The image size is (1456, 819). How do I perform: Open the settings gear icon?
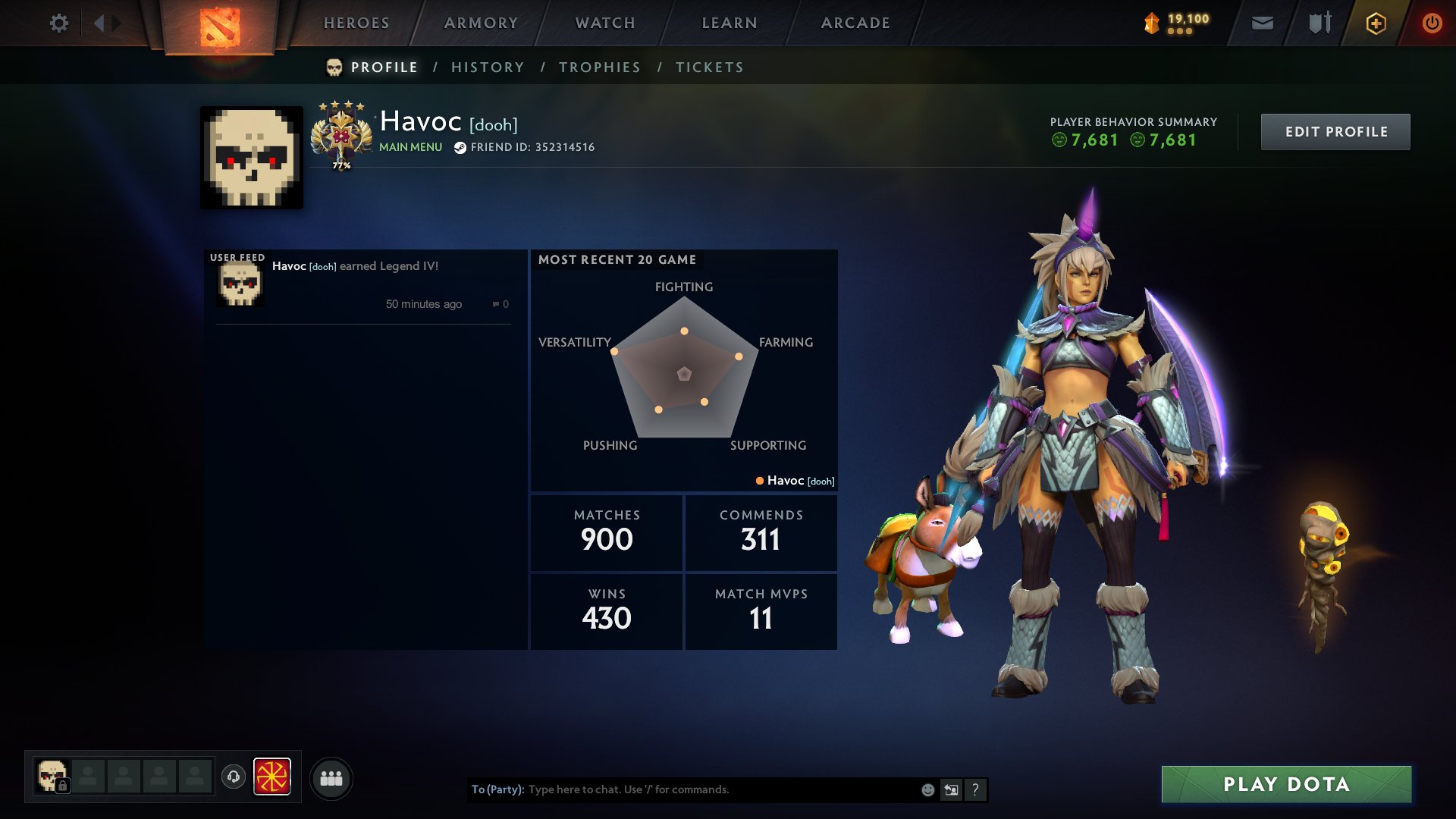tap(59, 23)
